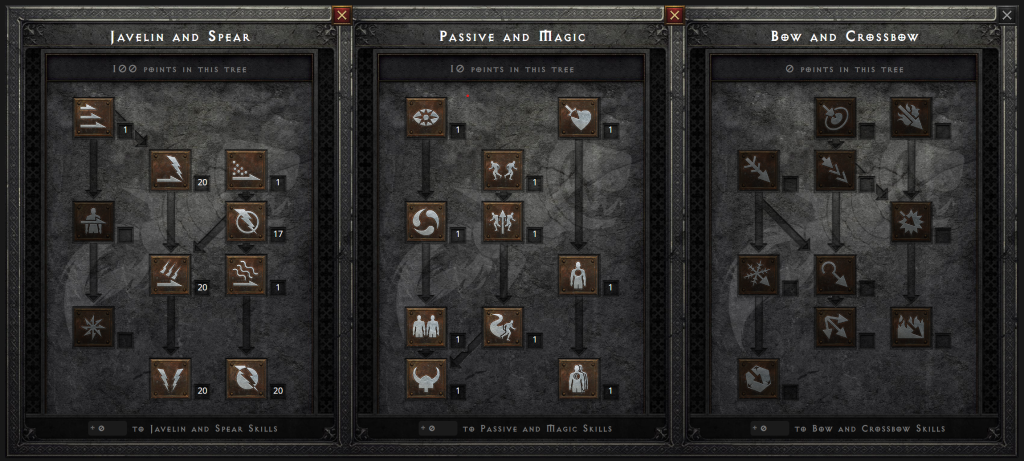This screenshot has height=461, width=1024.
Task: Pick the Immolation Arrow skill
Action: tap(911, 327)
